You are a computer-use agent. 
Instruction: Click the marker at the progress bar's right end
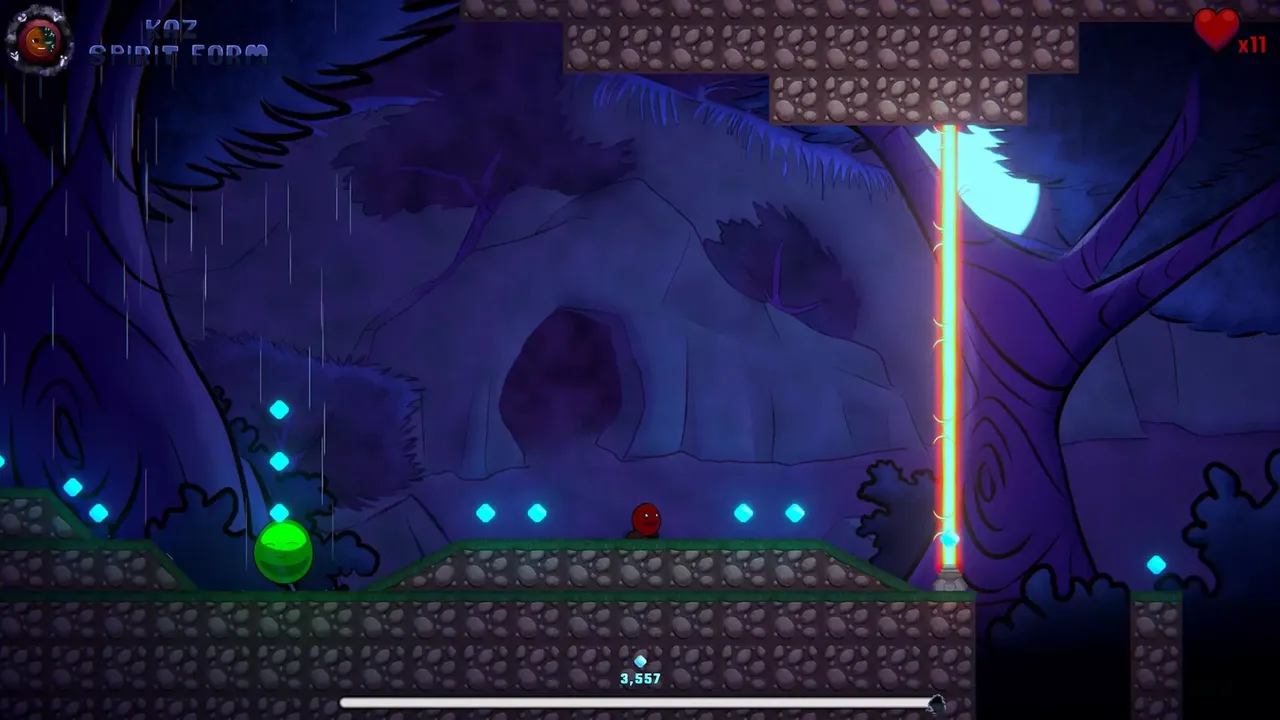tap(938, 701)
